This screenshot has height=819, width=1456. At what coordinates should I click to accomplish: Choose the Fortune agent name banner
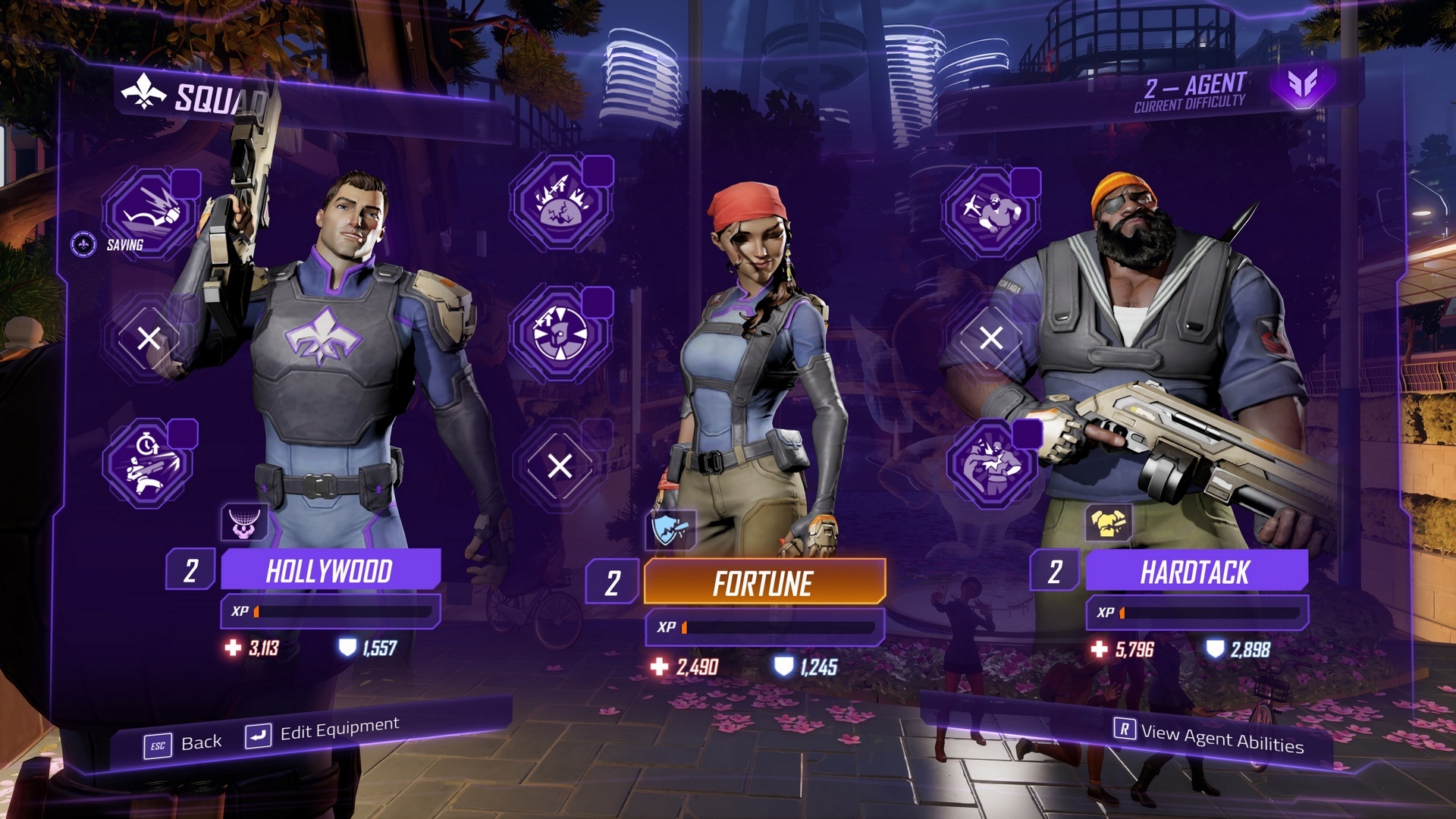click(x=764, y=583)
